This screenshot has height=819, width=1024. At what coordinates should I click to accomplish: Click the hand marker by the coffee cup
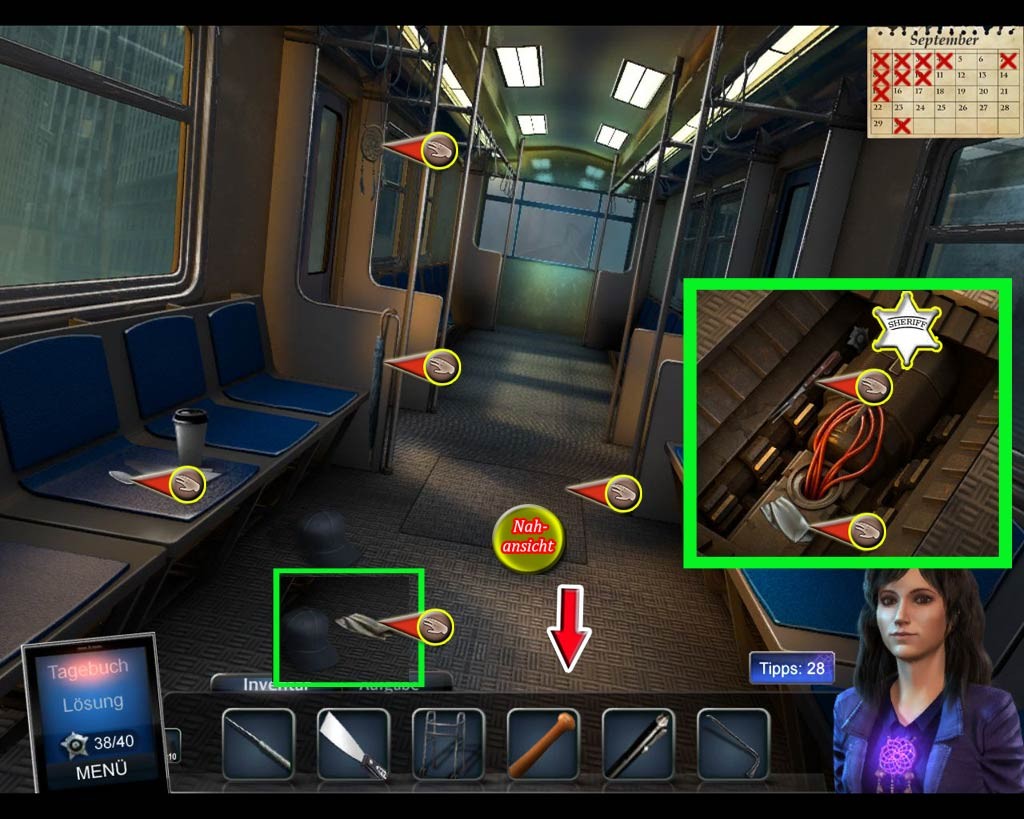(186, 484)
